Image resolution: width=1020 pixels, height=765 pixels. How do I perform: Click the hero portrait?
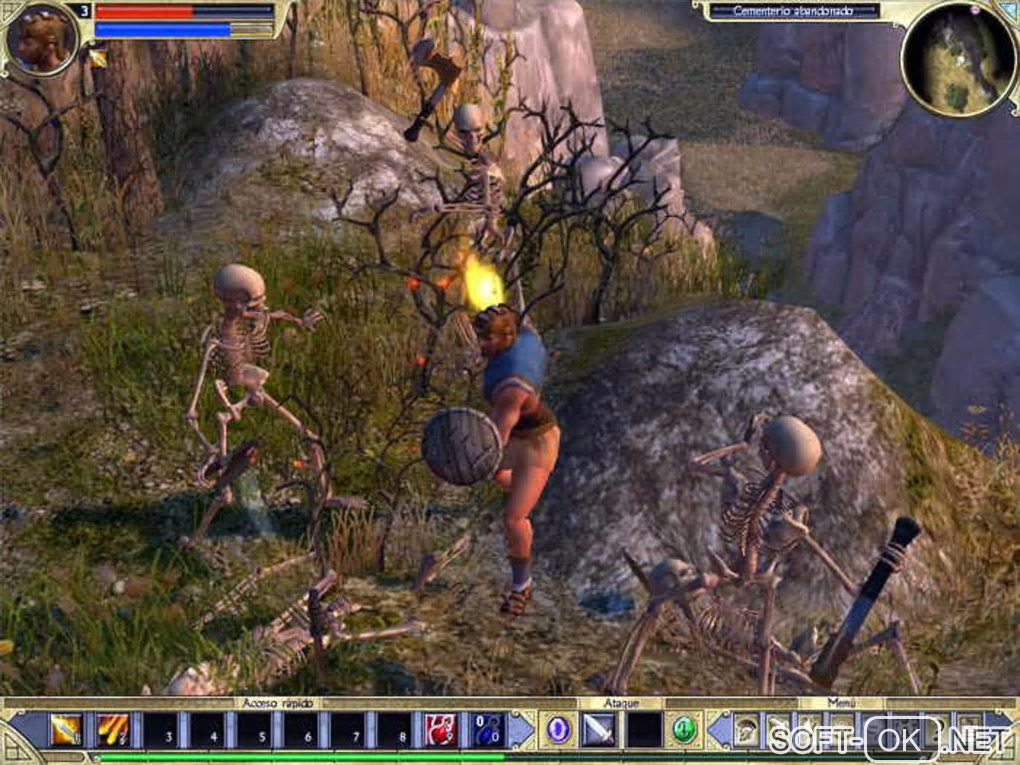[x=42, y=38]
